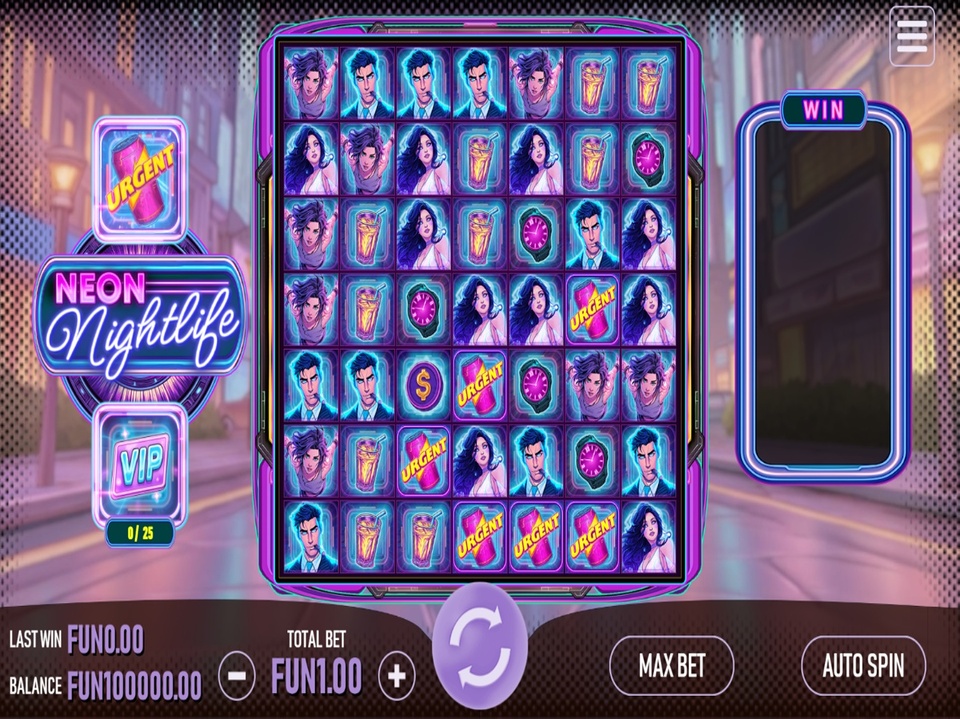Click the VIP collector tile
The image size is (960, 719).
[139, 465]
